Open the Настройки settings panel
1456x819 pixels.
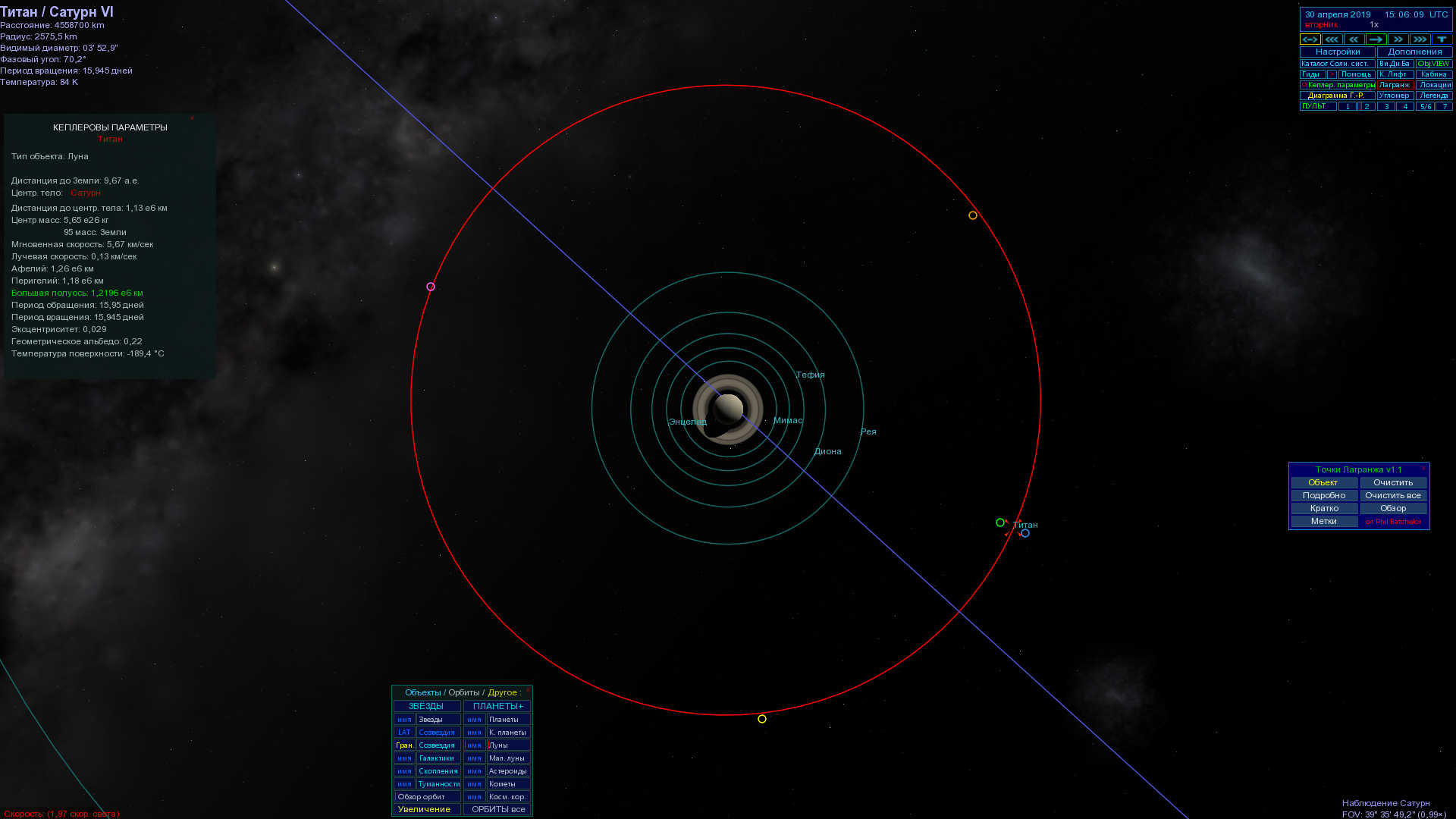pyautogui.click(x=1337, y=52)
